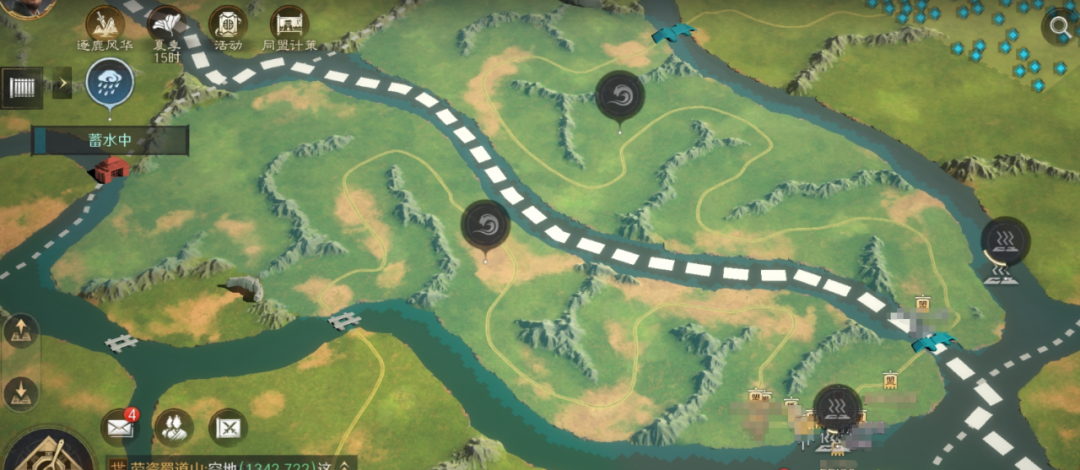Expand the side panel arrow
Image resolution: width=1080 pixels, height=470 pixels.
pyautogui.click(x=62, y=83)
